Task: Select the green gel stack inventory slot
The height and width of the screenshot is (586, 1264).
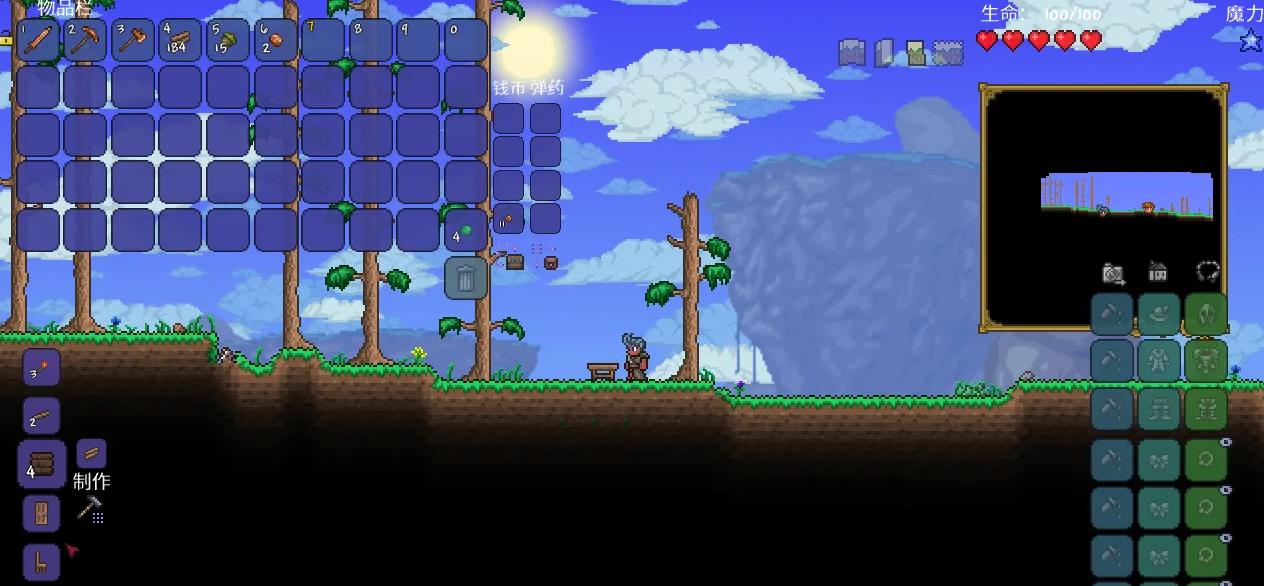Action: pos(465,231)
